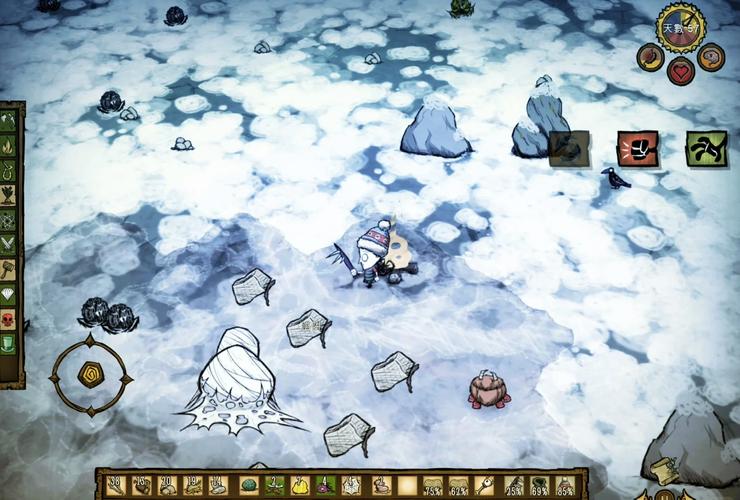Select the hotbar item showing 75%
Viewport: 740px width, 500px height.
pos(433,486)
